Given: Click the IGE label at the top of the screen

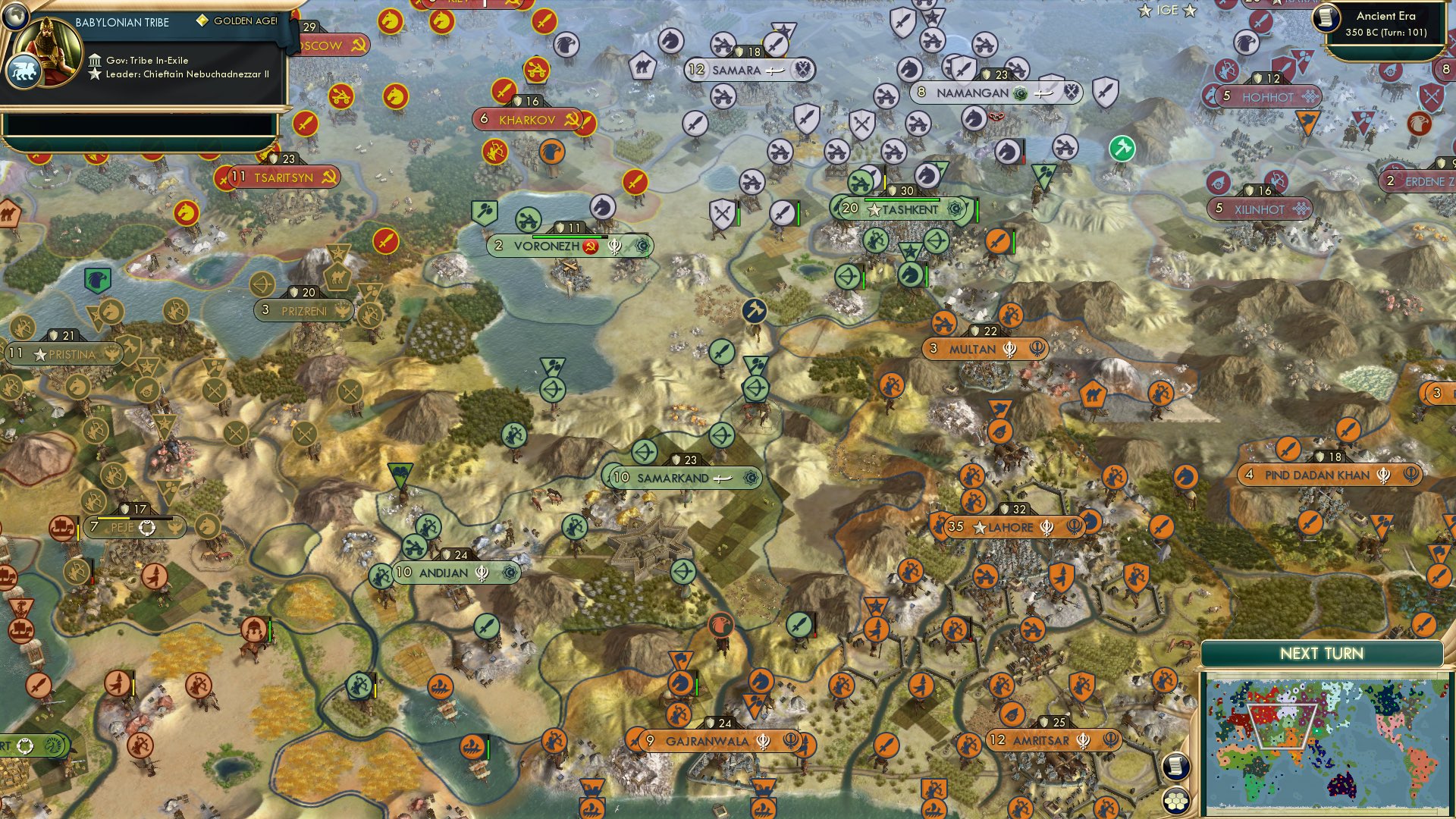Looking at the screenshot, I should coord(1168,11).
